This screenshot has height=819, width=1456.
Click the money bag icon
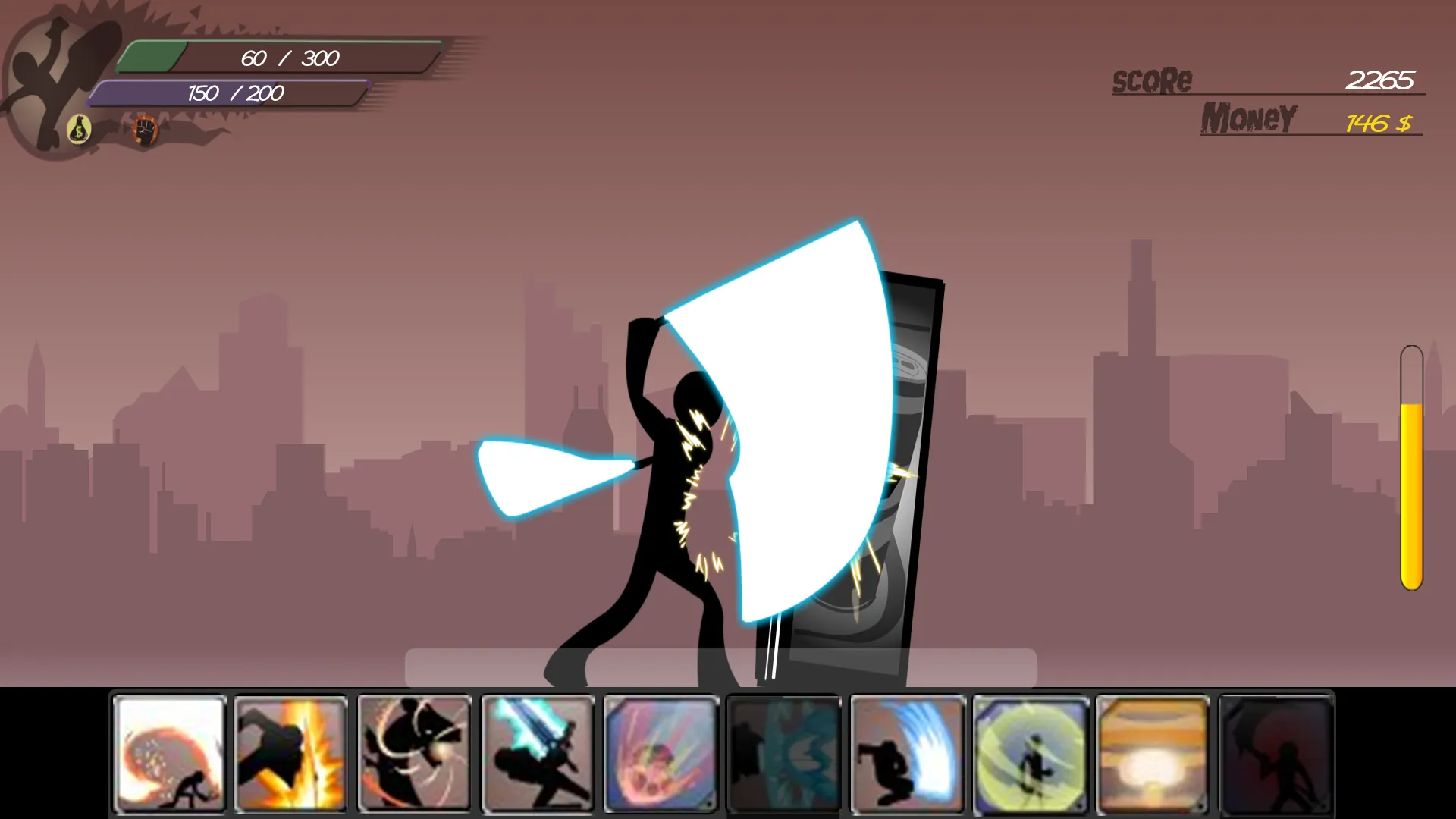pos(78,127)
